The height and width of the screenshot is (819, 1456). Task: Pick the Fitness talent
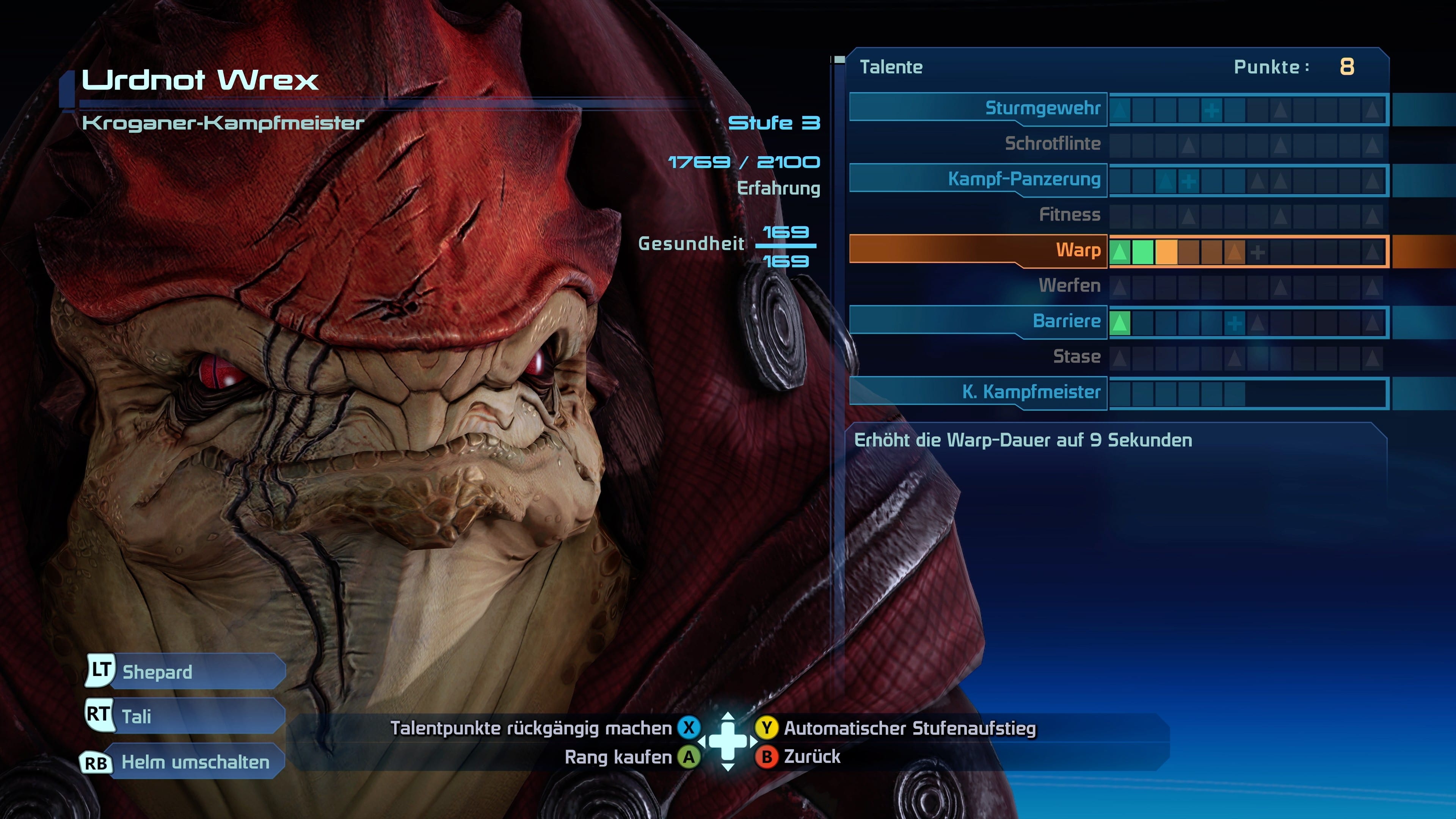1069,215
